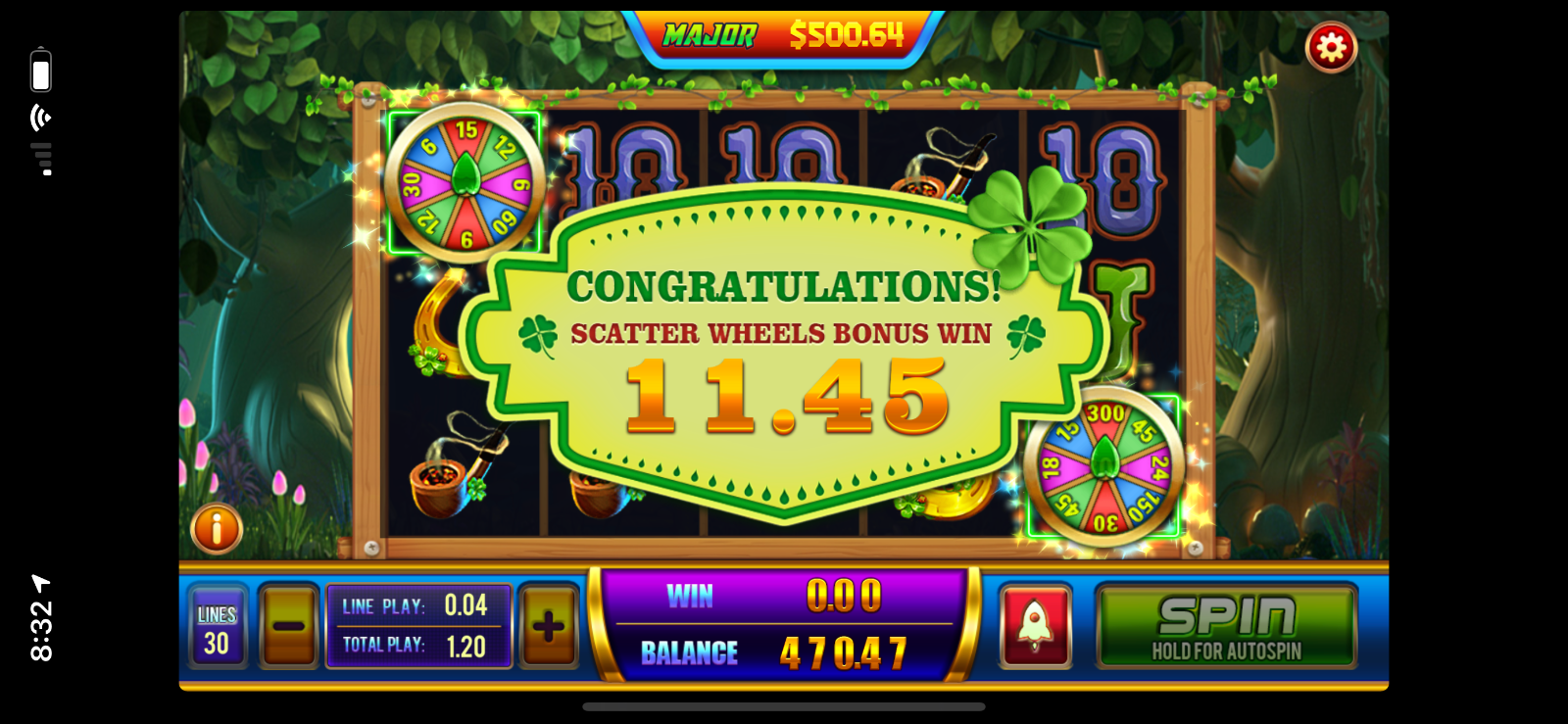The height and width of the screenshot is (724, 1568).
Task: Open the orange info paytable button
Action: 217,529
